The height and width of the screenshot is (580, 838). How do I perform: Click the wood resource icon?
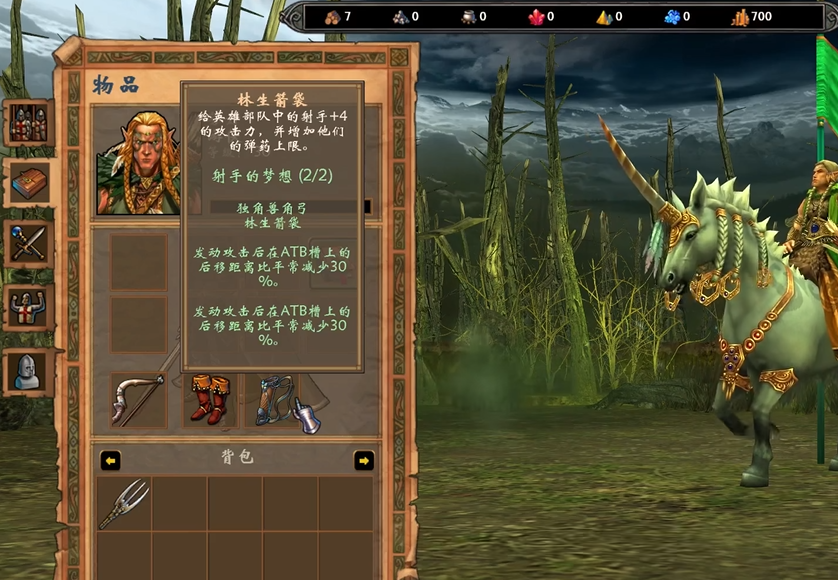(333, 17)
